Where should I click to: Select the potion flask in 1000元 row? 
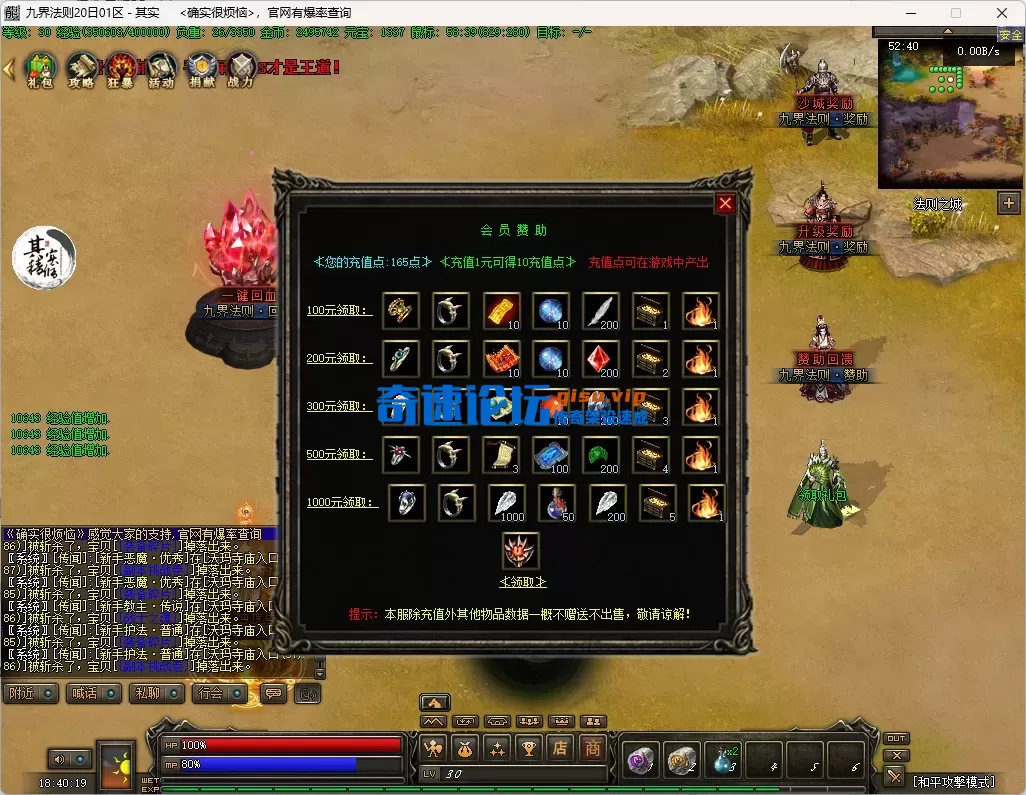tap(558, 503)
